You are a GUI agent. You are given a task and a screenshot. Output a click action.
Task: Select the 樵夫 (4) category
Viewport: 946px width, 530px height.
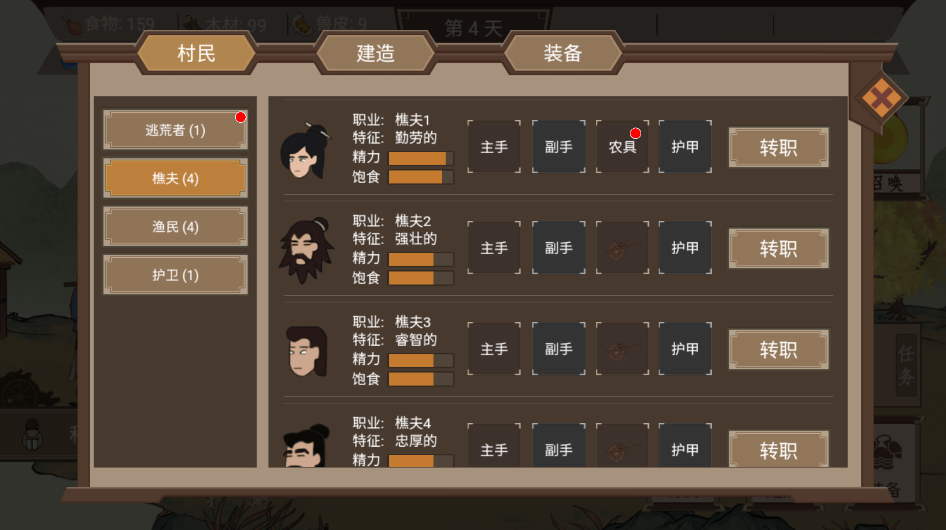coord(175,178)
